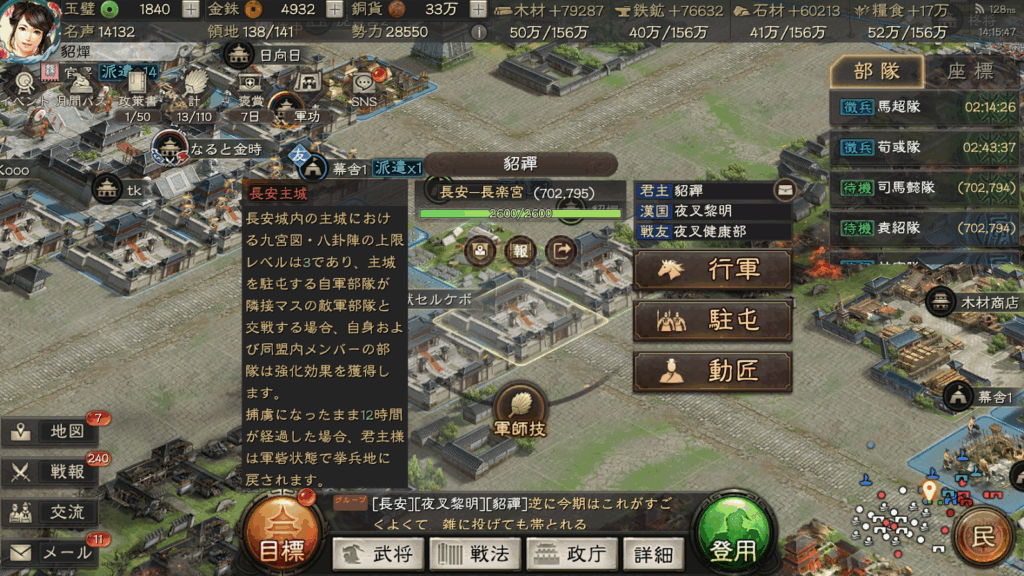Tap the round 民 button

983,538
